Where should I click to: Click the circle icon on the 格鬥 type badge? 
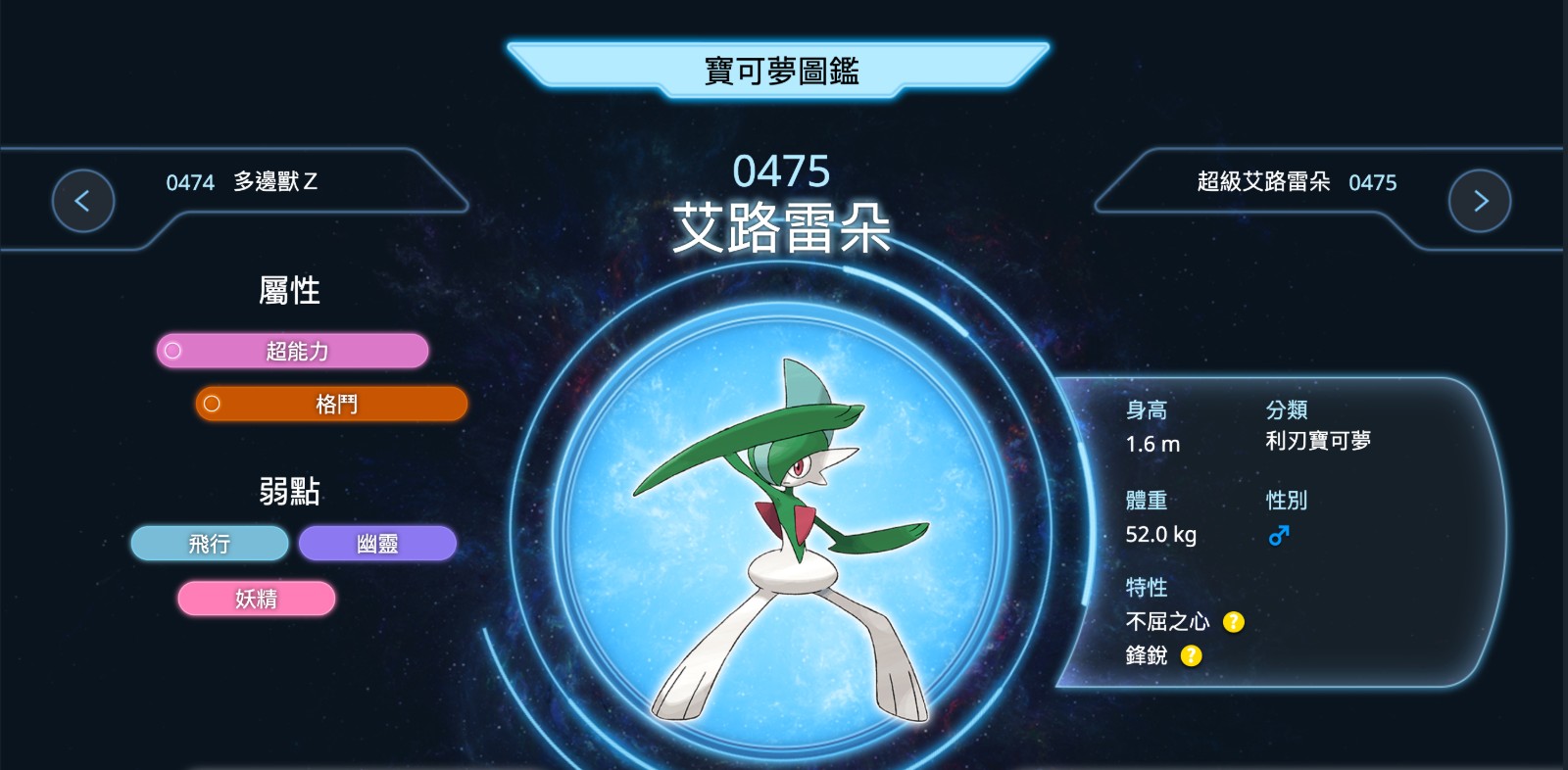click(212, 403)
